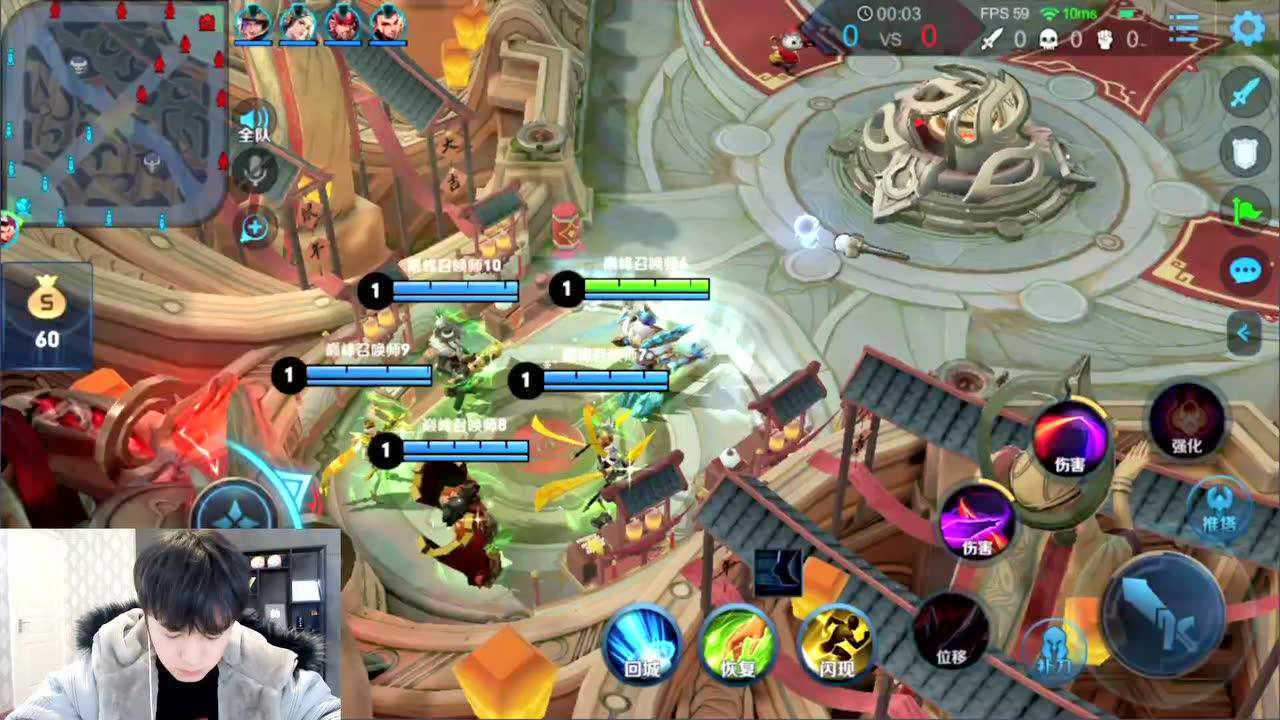Open the settings gear
This screenshot has width=1280, height=720.
[x=1247, y=28]
